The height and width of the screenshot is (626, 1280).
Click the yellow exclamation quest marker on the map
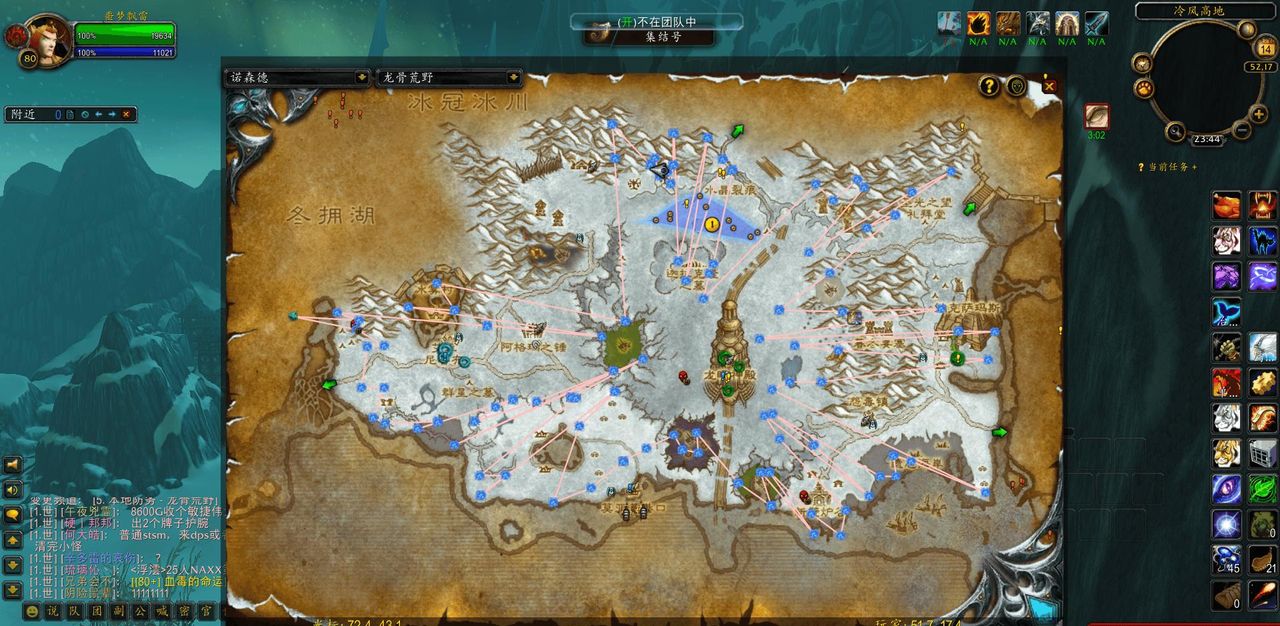(x=712, y=225)
